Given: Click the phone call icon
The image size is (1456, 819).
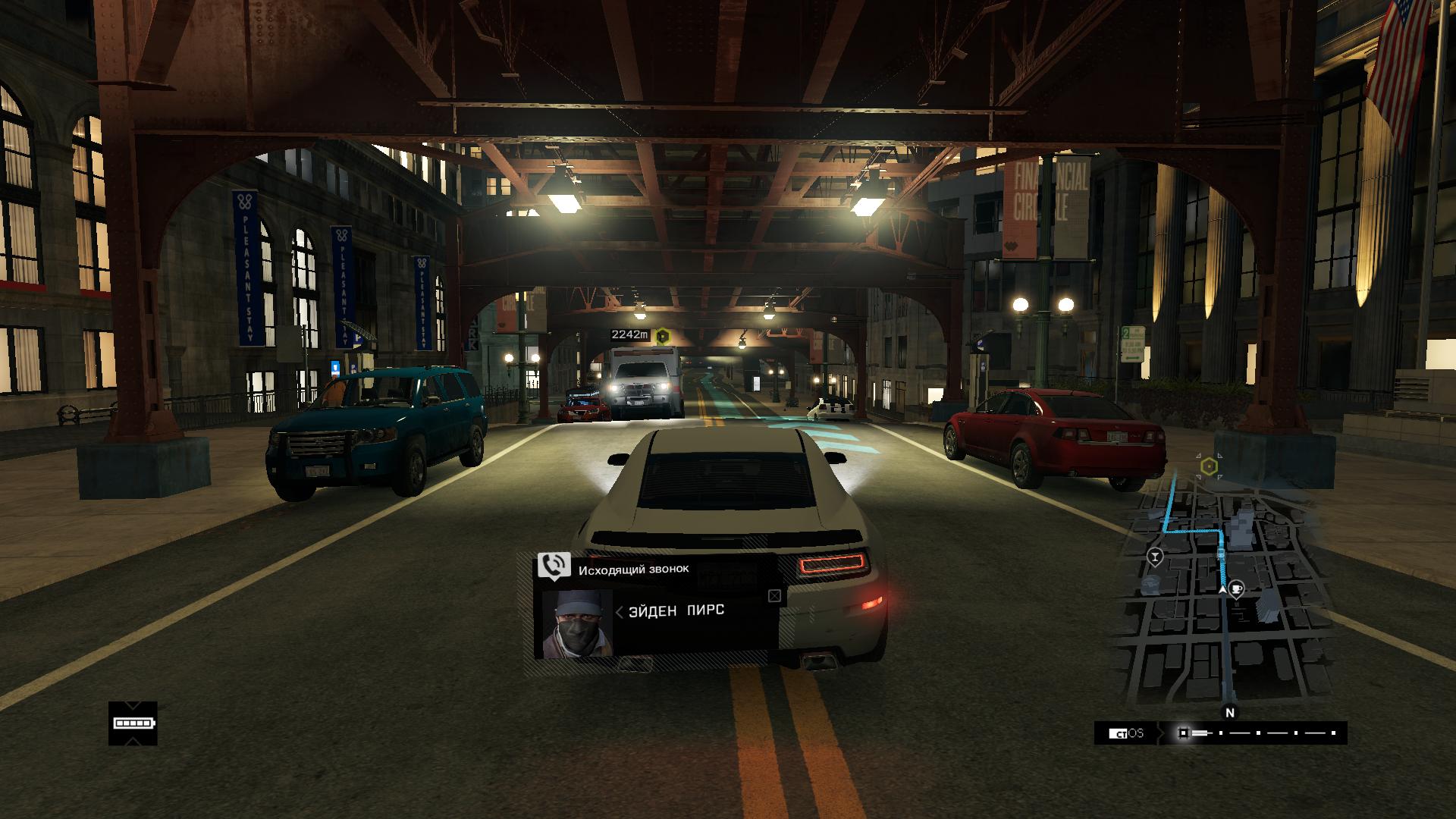Looking at the screenshot, I should (554, 565).
